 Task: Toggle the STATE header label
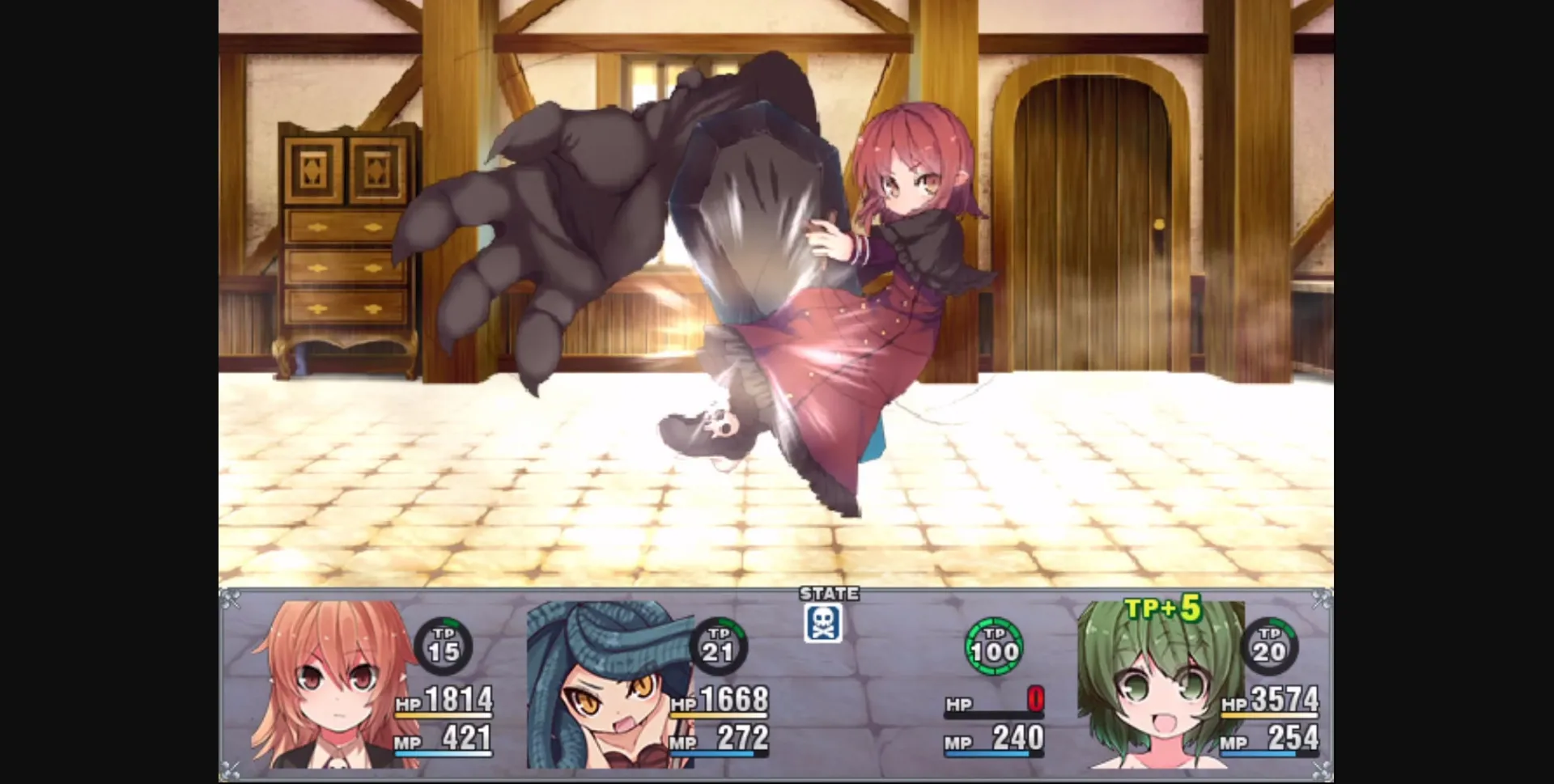(828, 594)
